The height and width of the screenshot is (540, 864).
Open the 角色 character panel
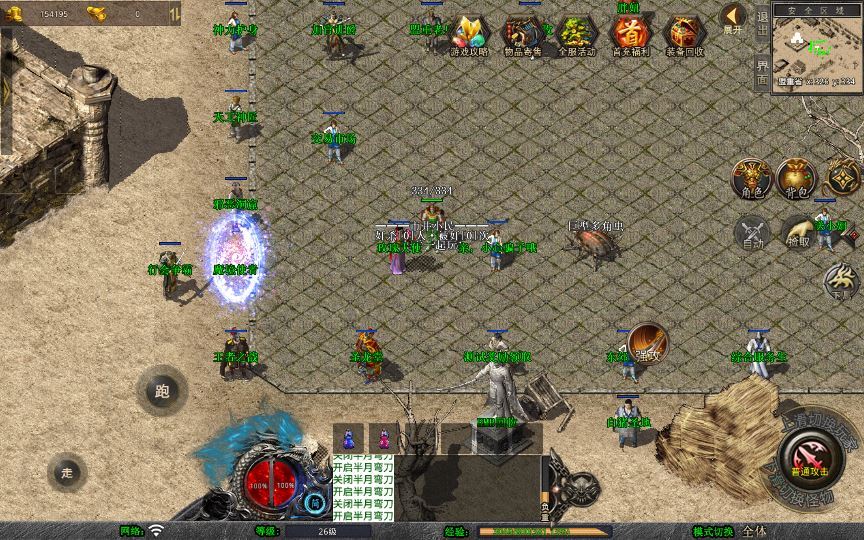click(x=749, y=177)
